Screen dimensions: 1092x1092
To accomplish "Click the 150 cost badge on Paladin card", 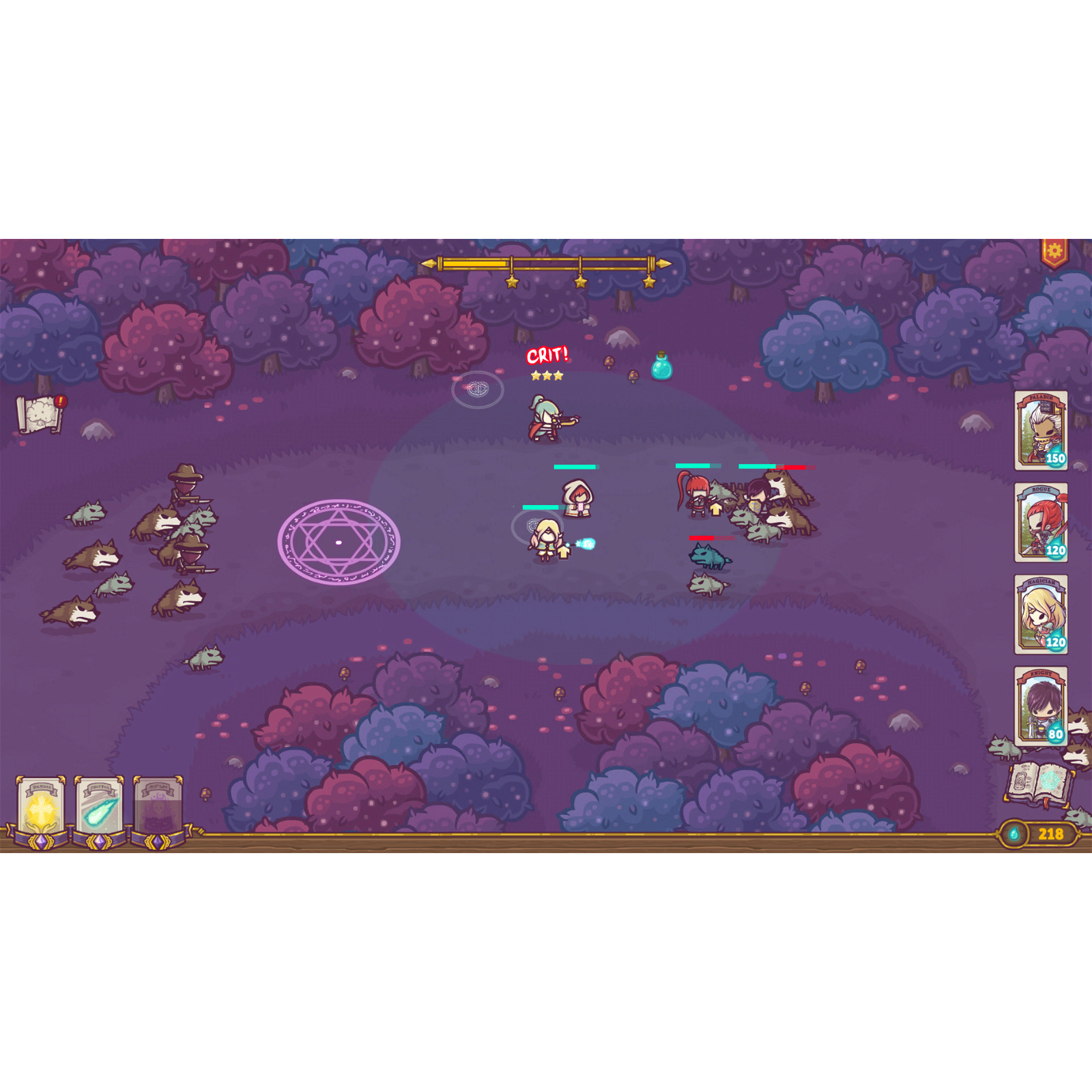I will coord(1055,460).
